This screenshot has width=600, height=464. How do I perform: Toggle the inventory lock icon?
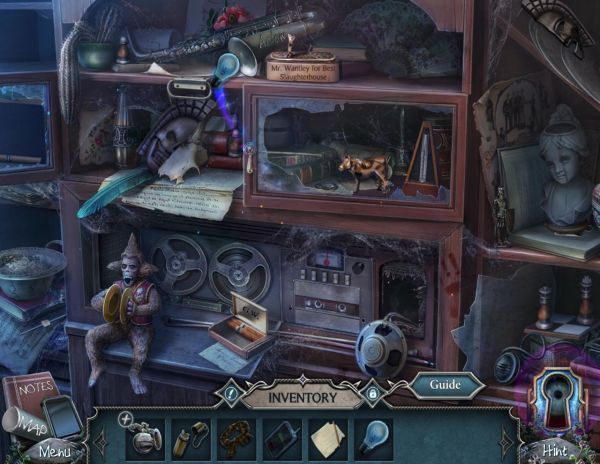pos(370,396)
